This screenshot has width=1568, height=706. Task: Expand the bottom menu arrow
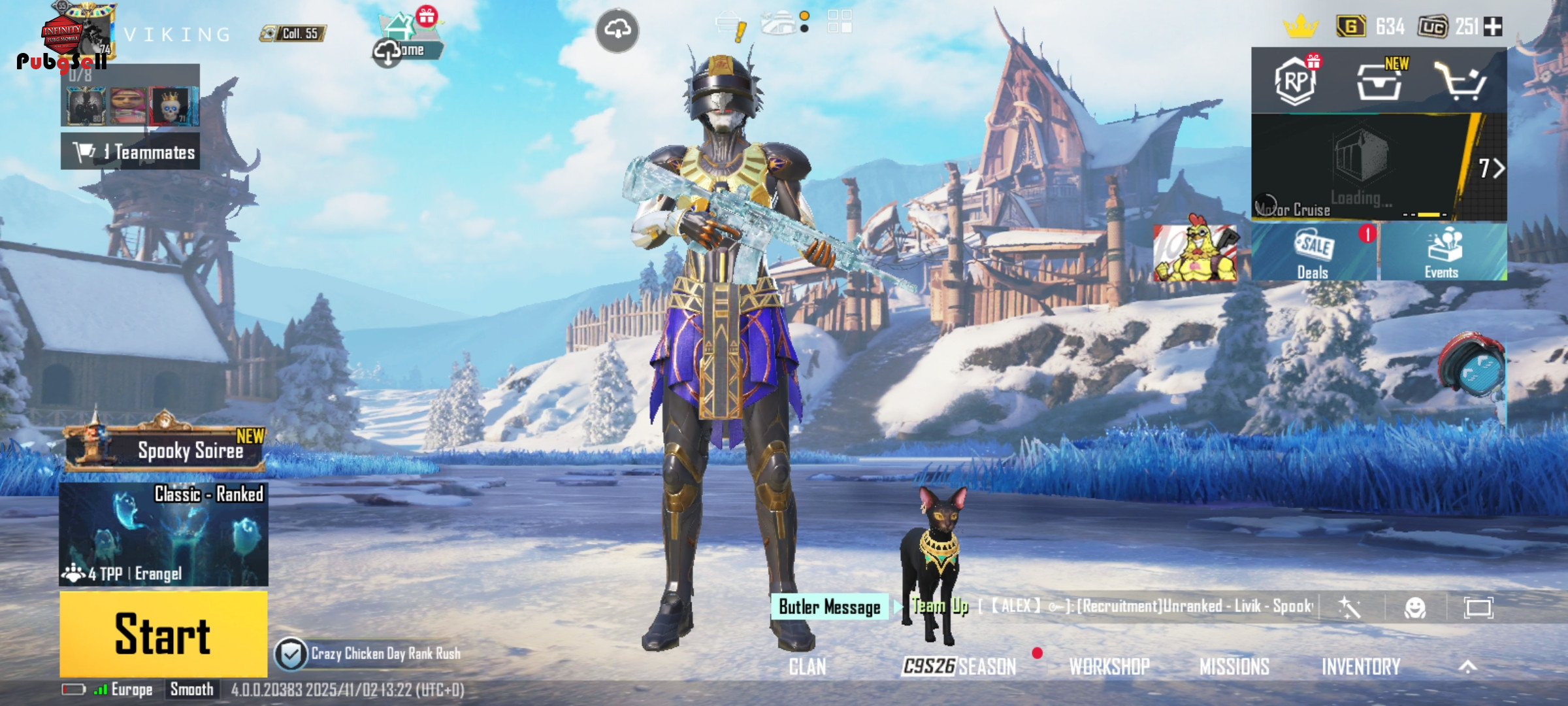[x=1467, y=667]
